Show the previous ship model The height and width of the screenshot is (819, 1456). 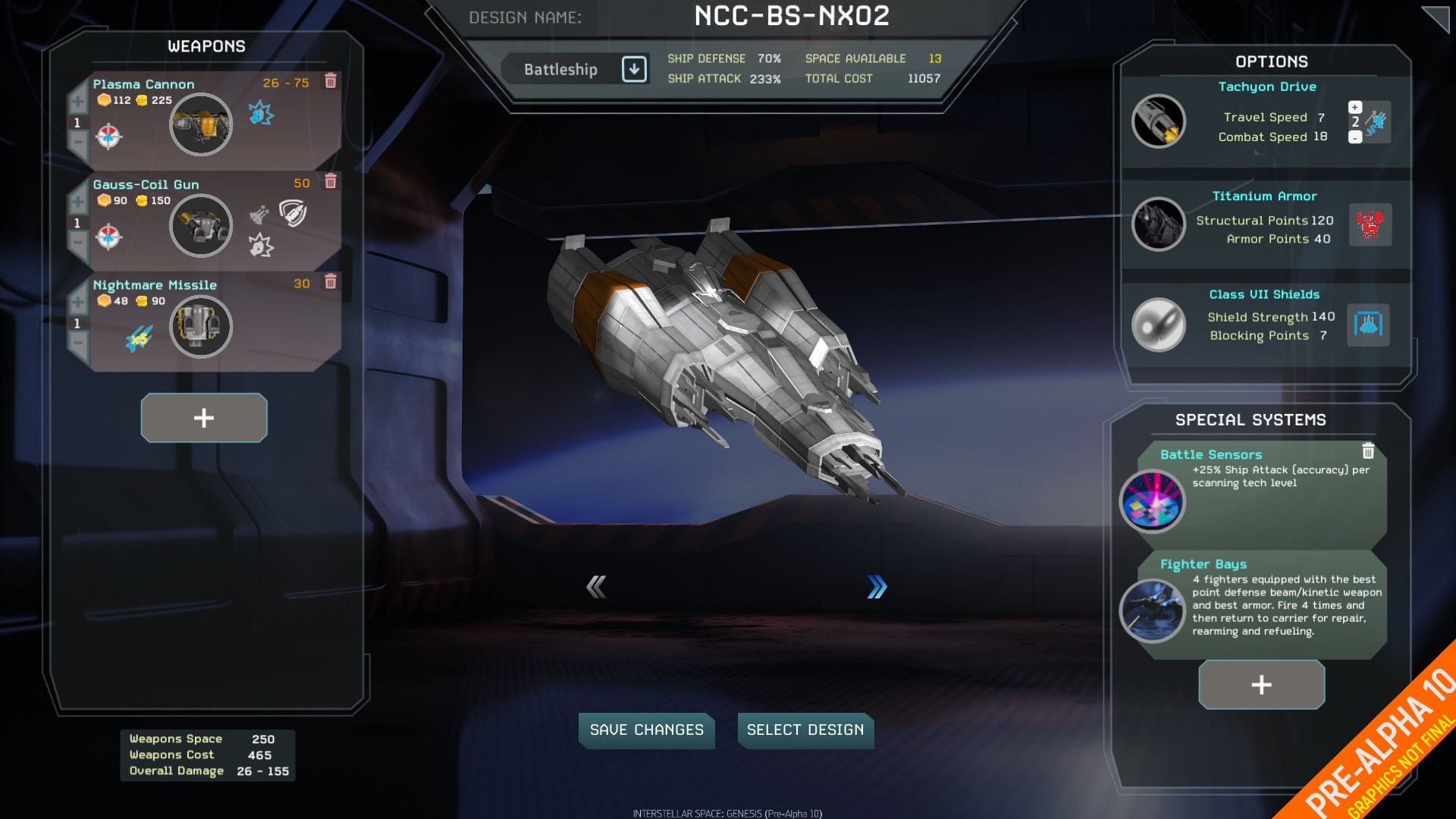point(596,586)
